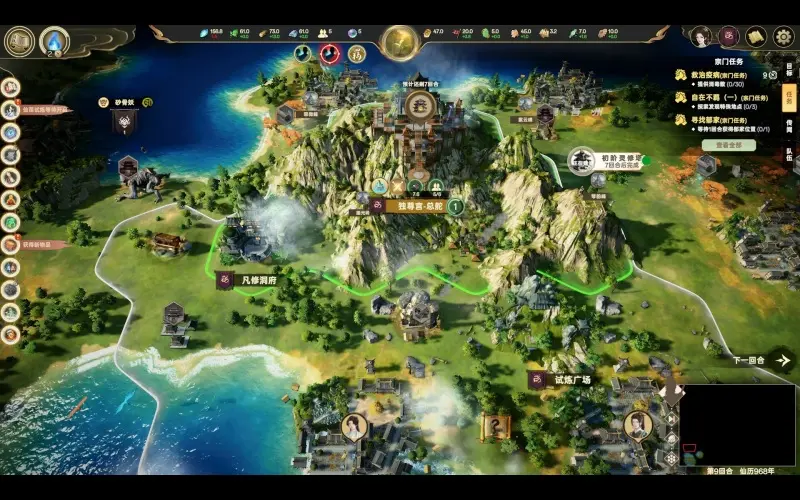Select the 救治疫病 quest entry
Image resolution: width=800 pixels, height=500 pixels.
(722, 74)
